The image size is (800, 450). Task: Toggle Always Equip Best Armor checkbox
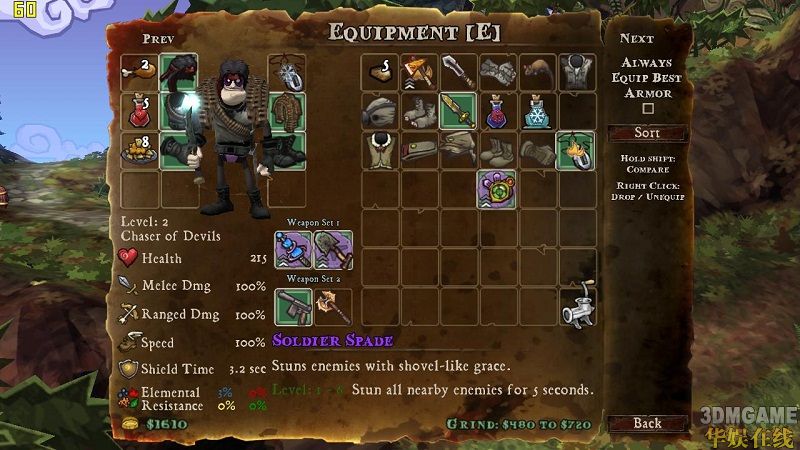click(x=647, y=108)
